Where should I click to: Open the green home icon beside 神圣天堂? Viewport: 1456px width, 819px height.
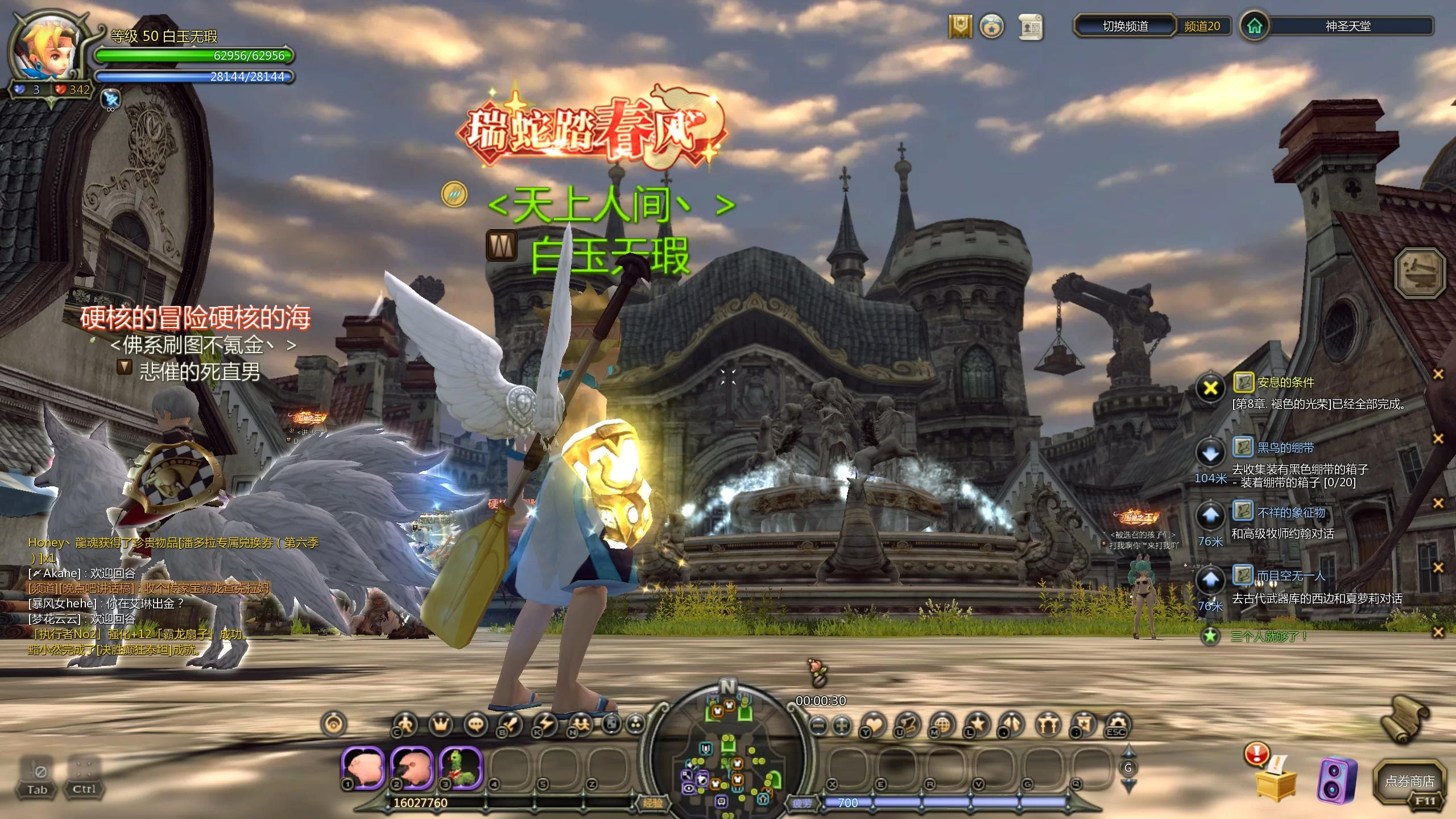[x=1254, y=26]
